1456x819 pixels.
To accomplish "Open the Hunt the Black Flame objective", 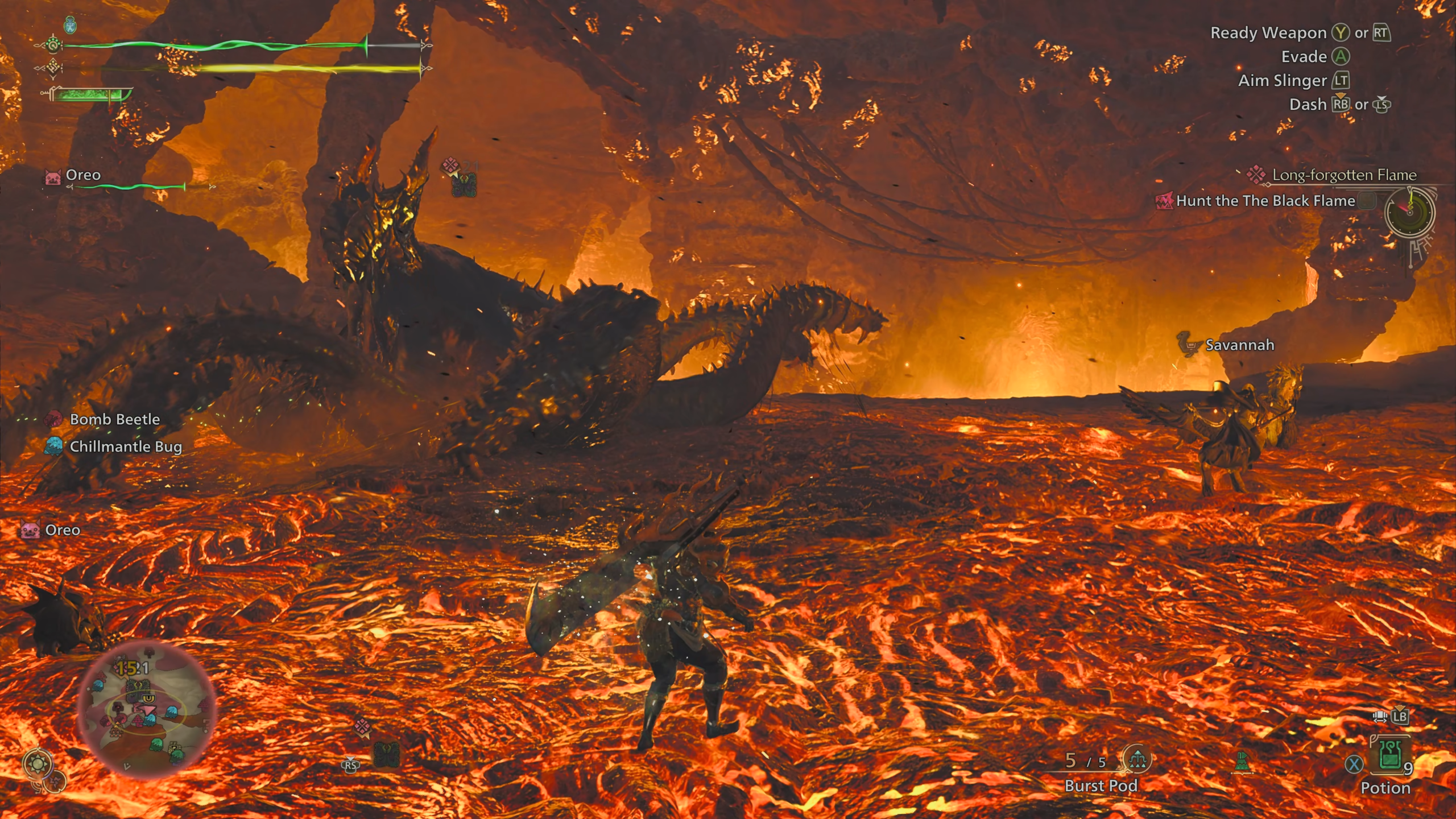I will tap(1265, 201).
